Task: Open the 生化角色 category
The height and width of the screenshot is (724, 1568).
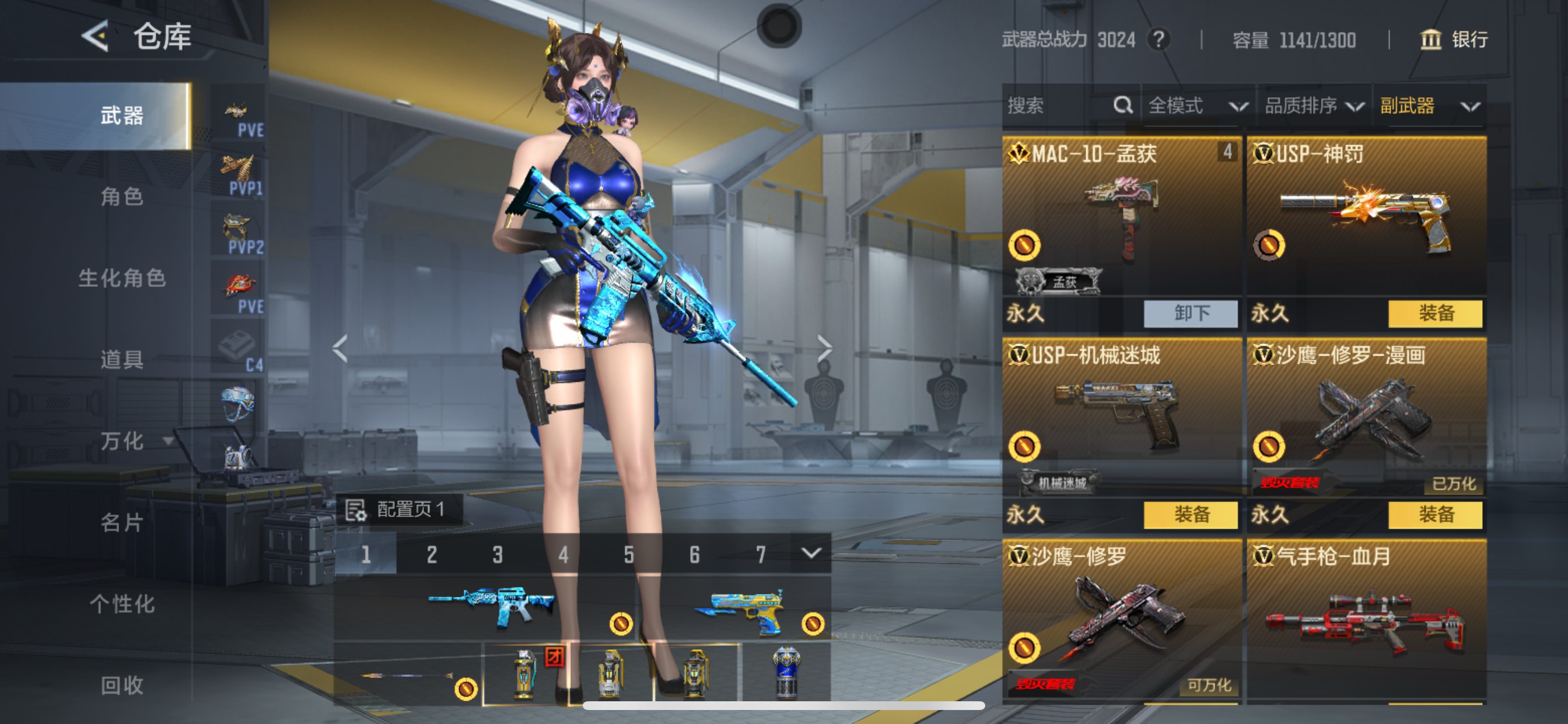Action: (122, 278)
